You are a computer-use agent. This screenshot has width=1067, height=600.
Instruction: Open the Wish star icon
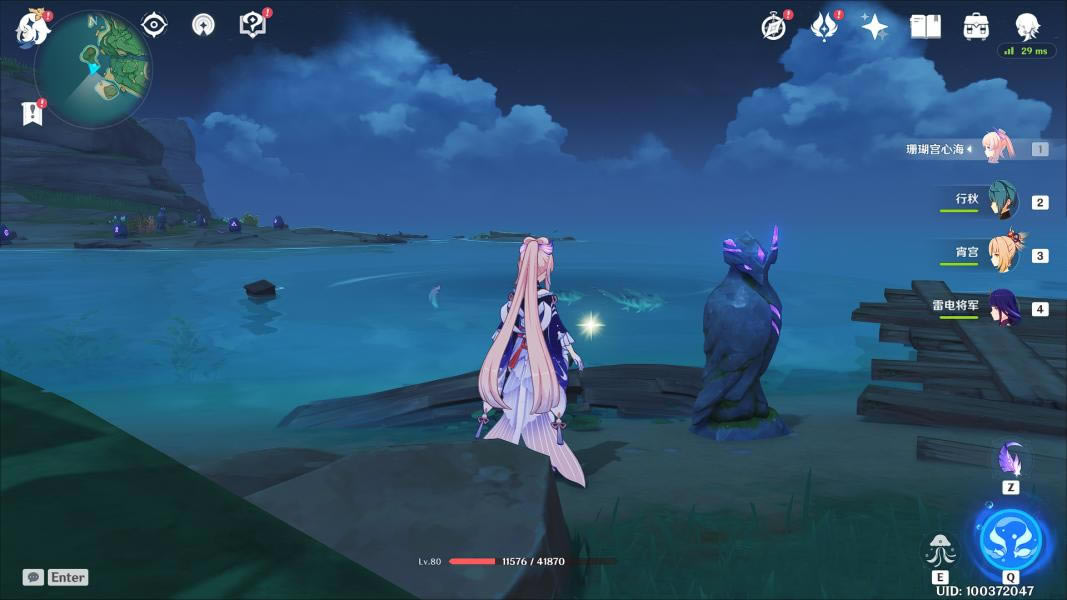coord(875,27)
